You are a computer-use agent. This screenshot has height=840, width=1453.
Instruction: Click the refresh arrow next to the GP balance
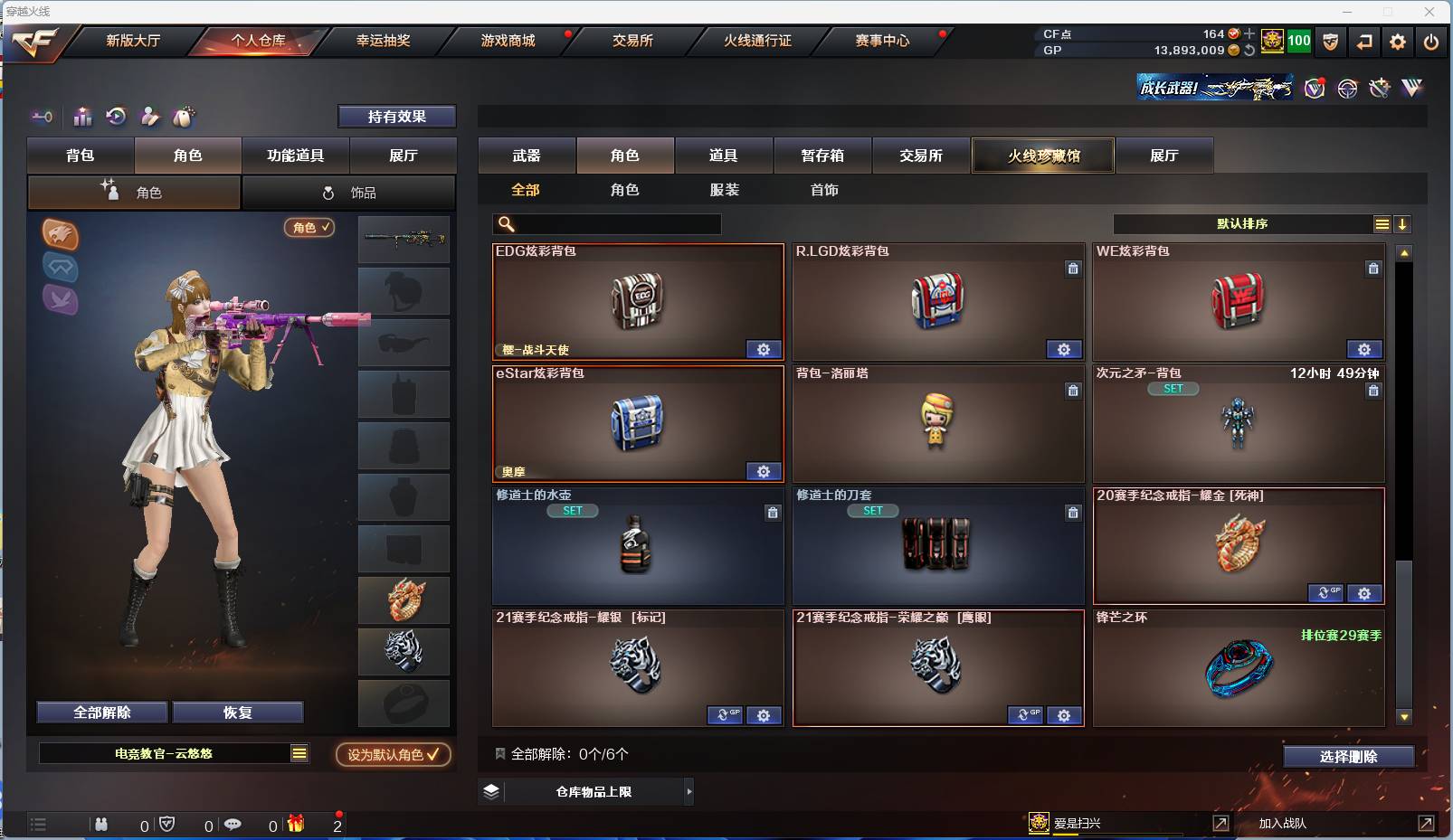pyautogui.click(x=1249, y=50)
